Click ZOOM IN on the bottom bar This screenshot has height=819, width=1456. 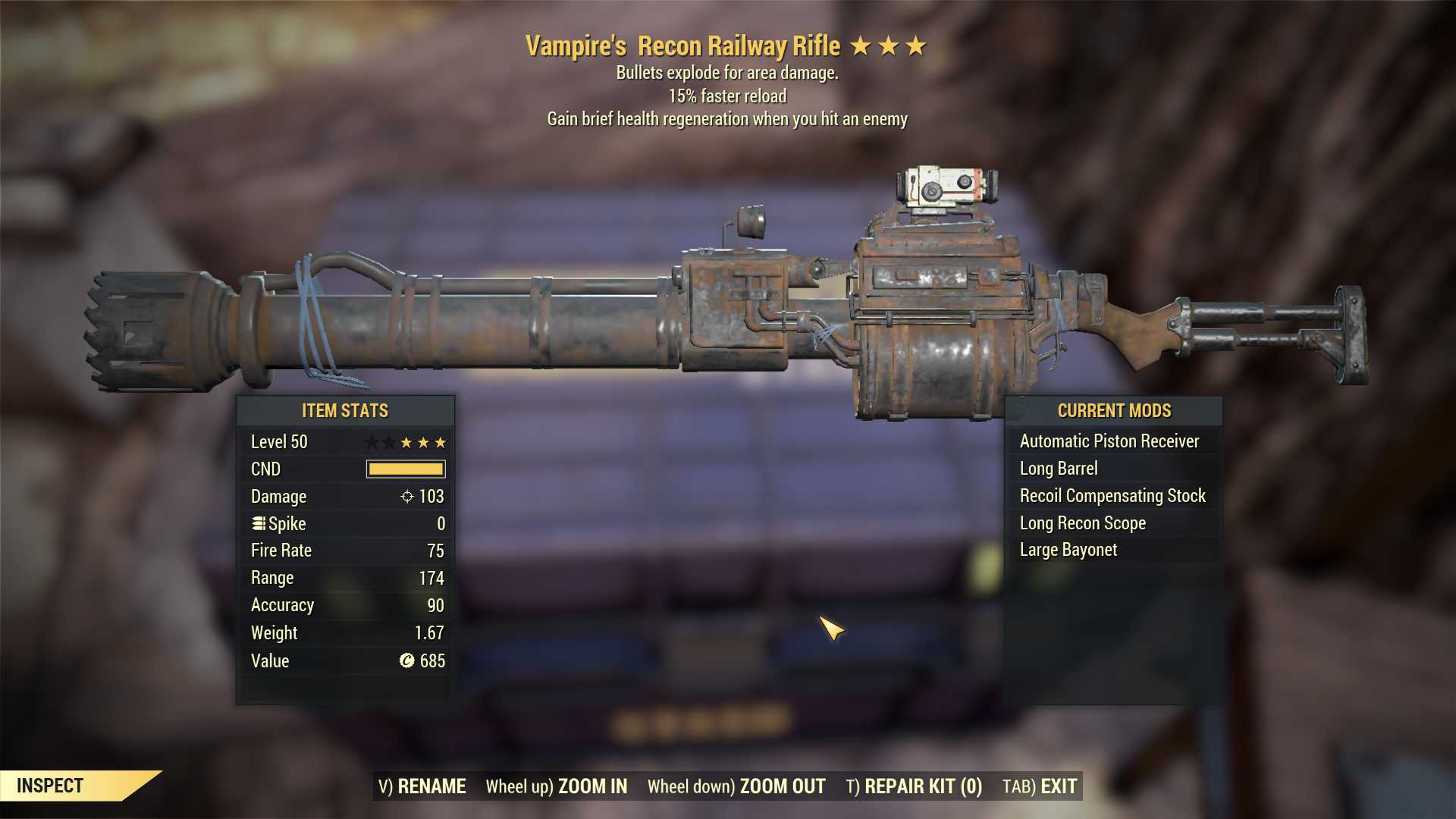(557, 786)
